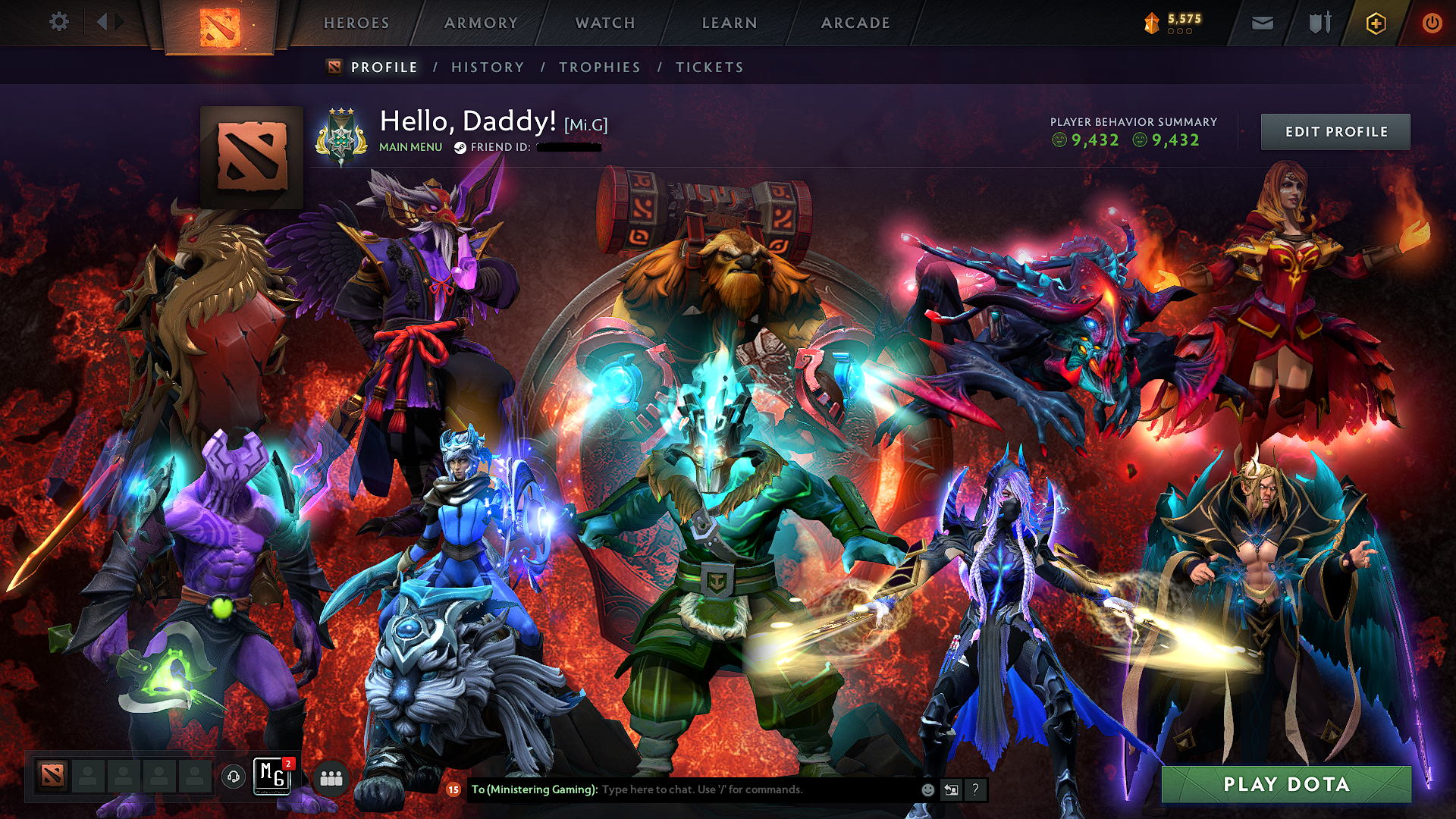Screen dimensions: 1456x819
Task: Click the question mark help icon near chat
Action: point(974,789)
